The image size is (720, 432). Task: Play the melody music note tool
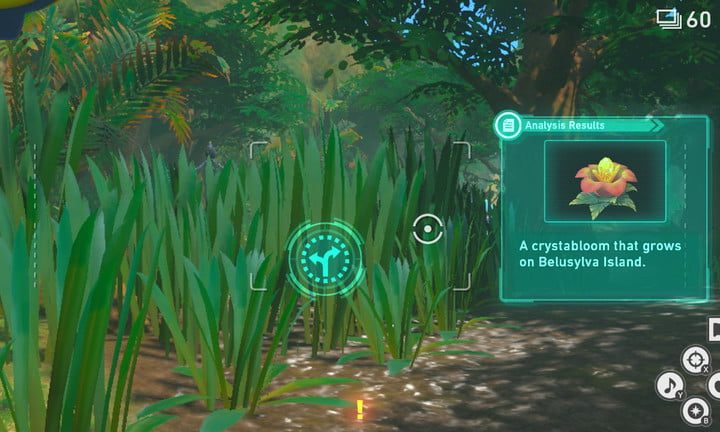669,385
